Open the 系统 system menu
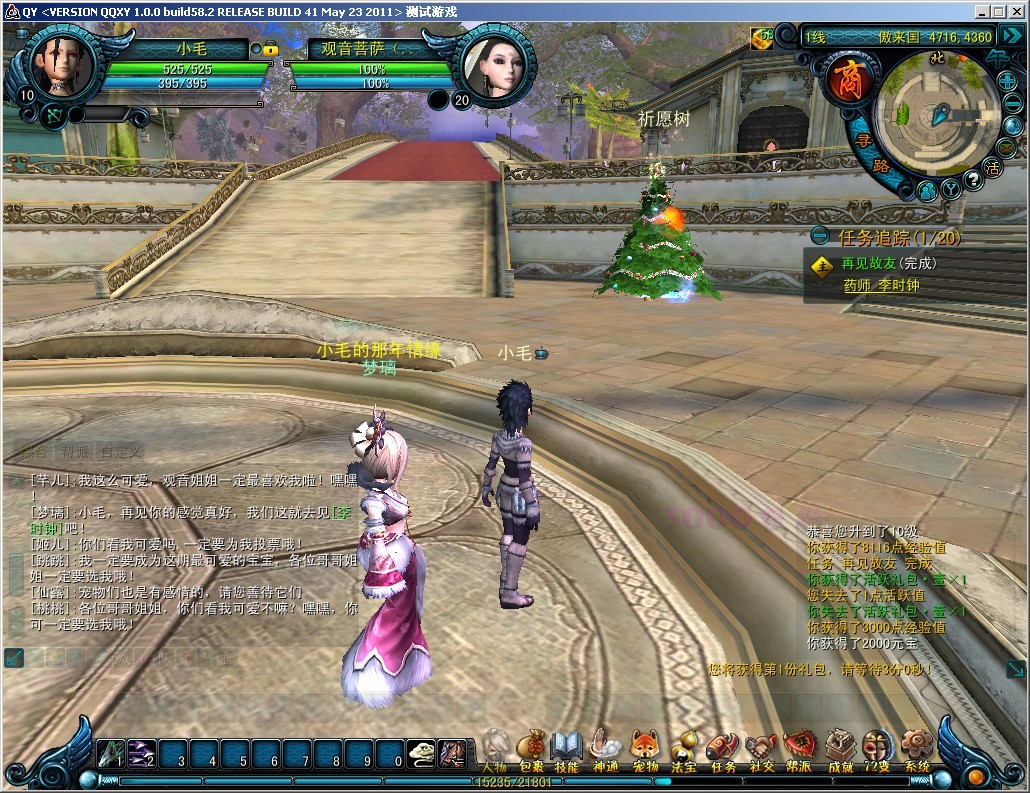 coord(915,749)
